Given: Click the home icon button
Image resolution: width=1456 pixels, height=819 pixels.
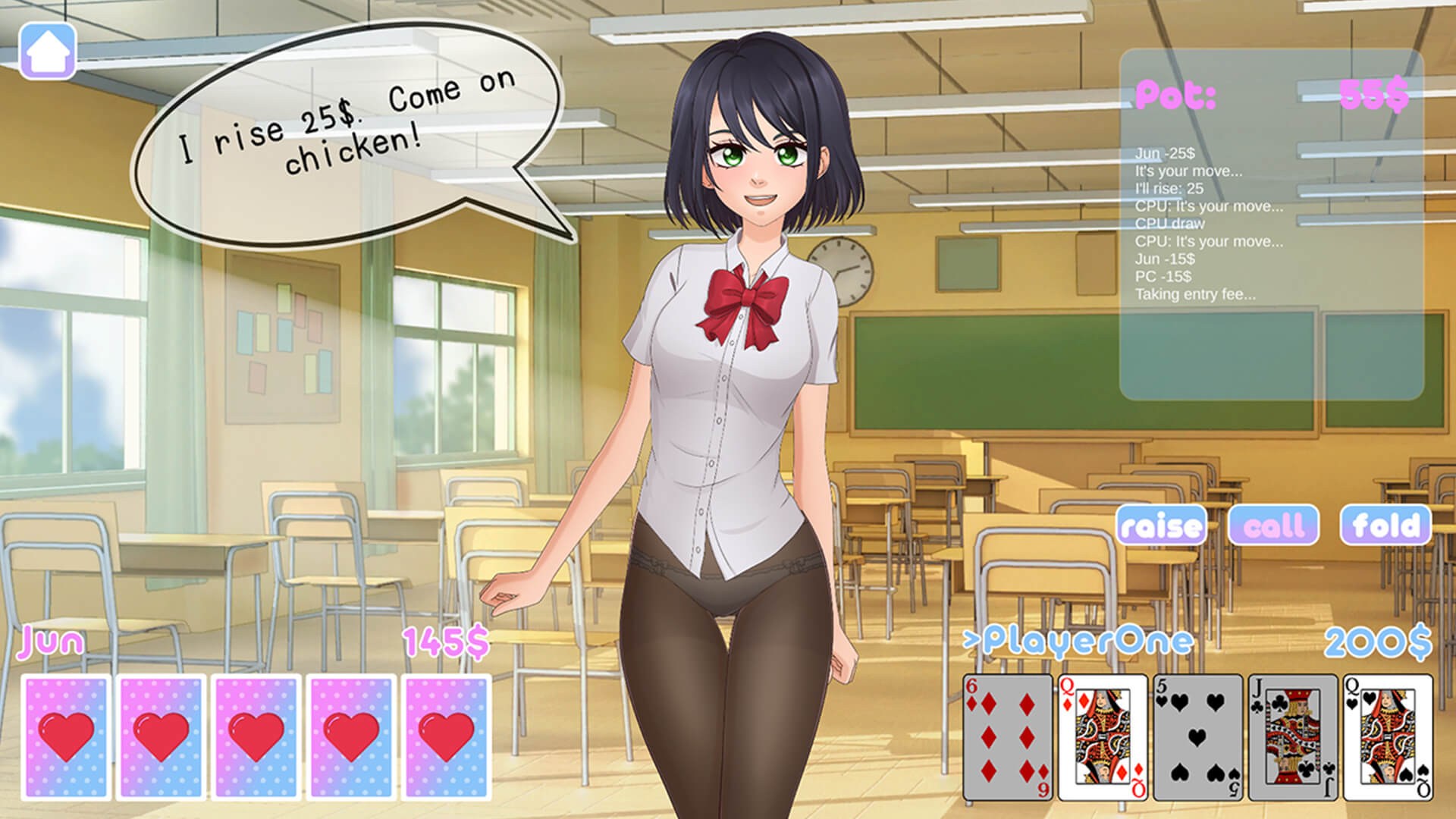Looking at the screenshot, I should coord(48,51).
